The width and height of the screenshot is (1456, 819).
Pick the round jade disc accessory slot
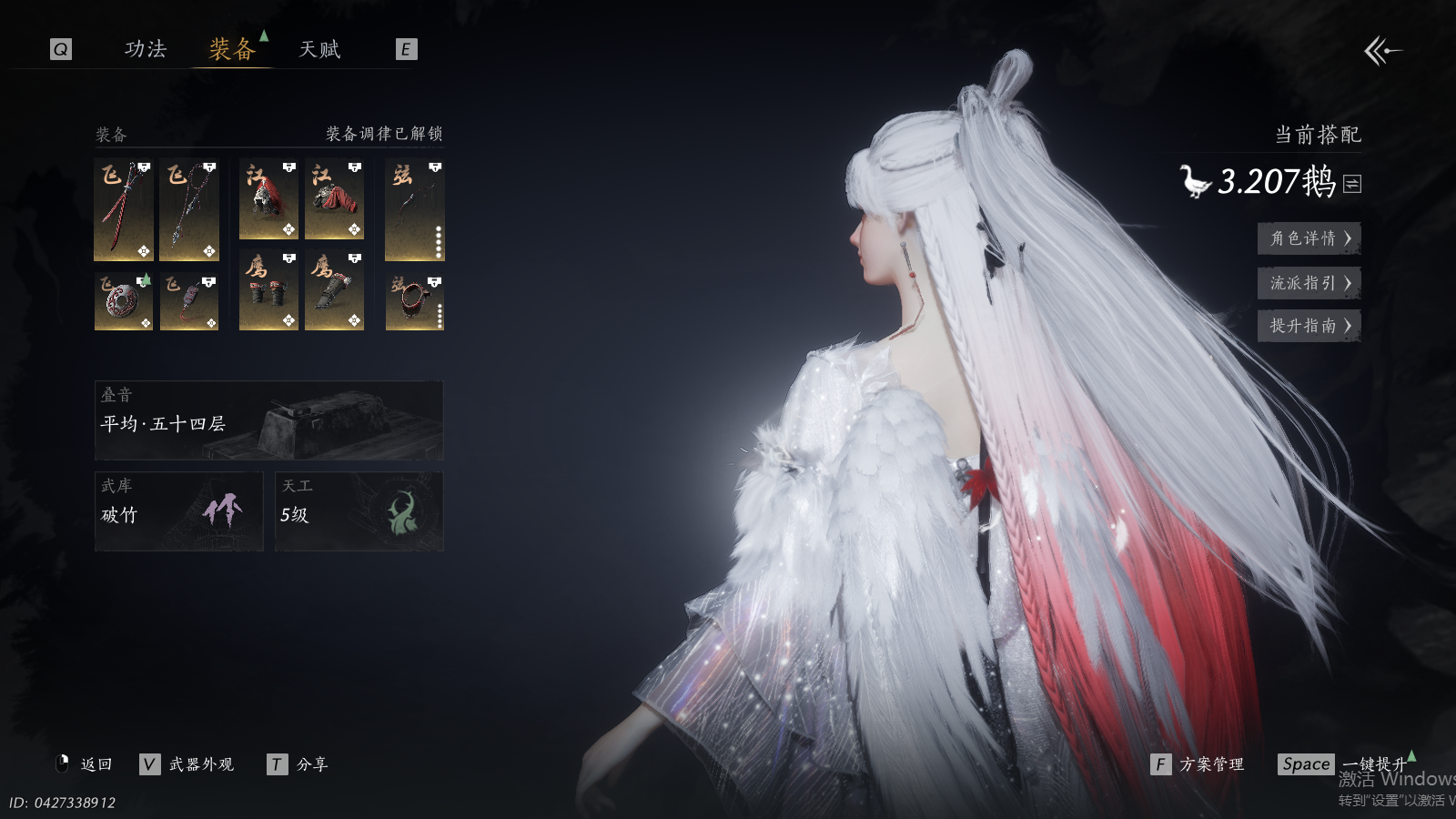tap(124, 301)
